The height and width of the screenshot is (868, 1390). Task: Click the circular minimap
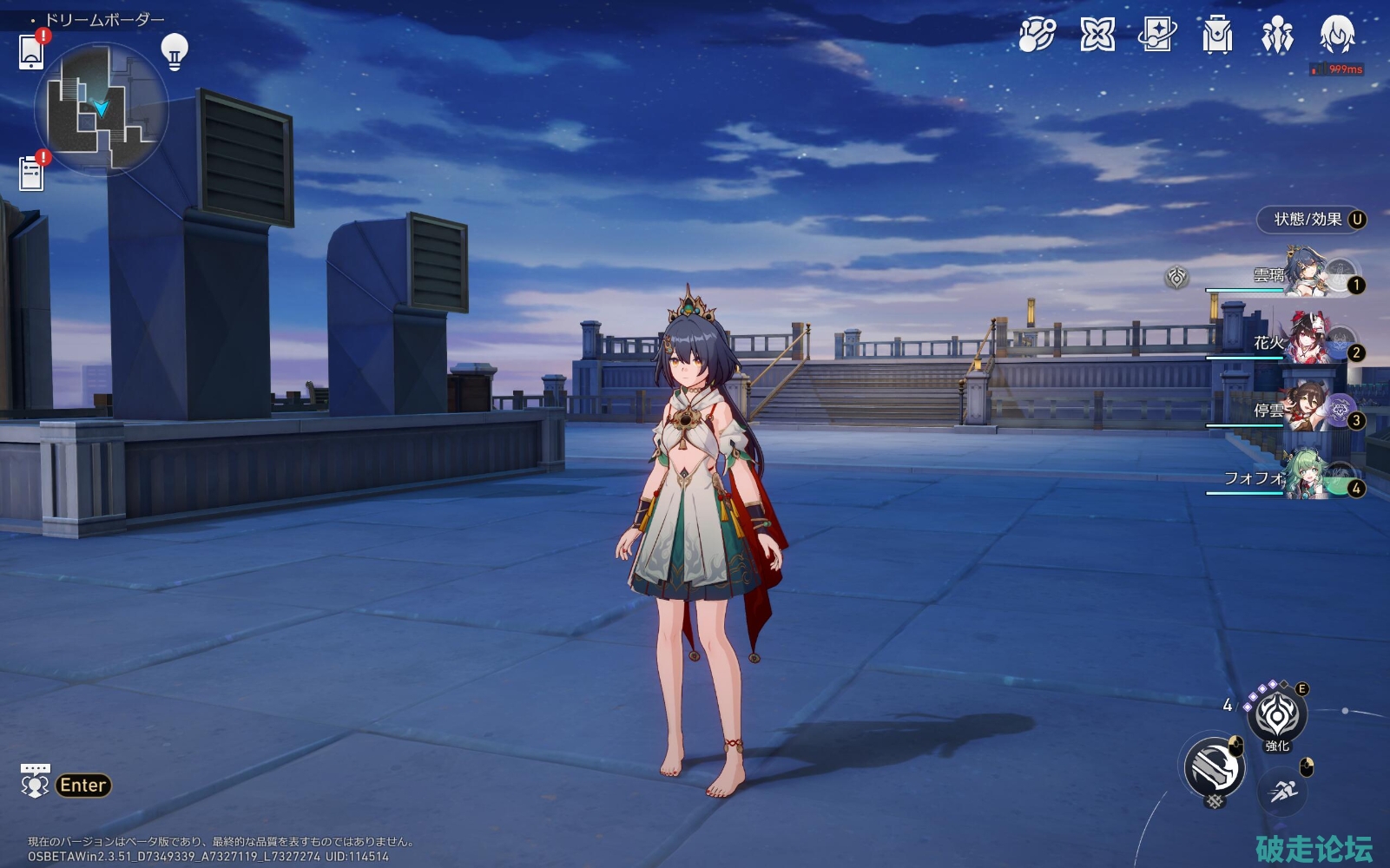pos(101,109)
